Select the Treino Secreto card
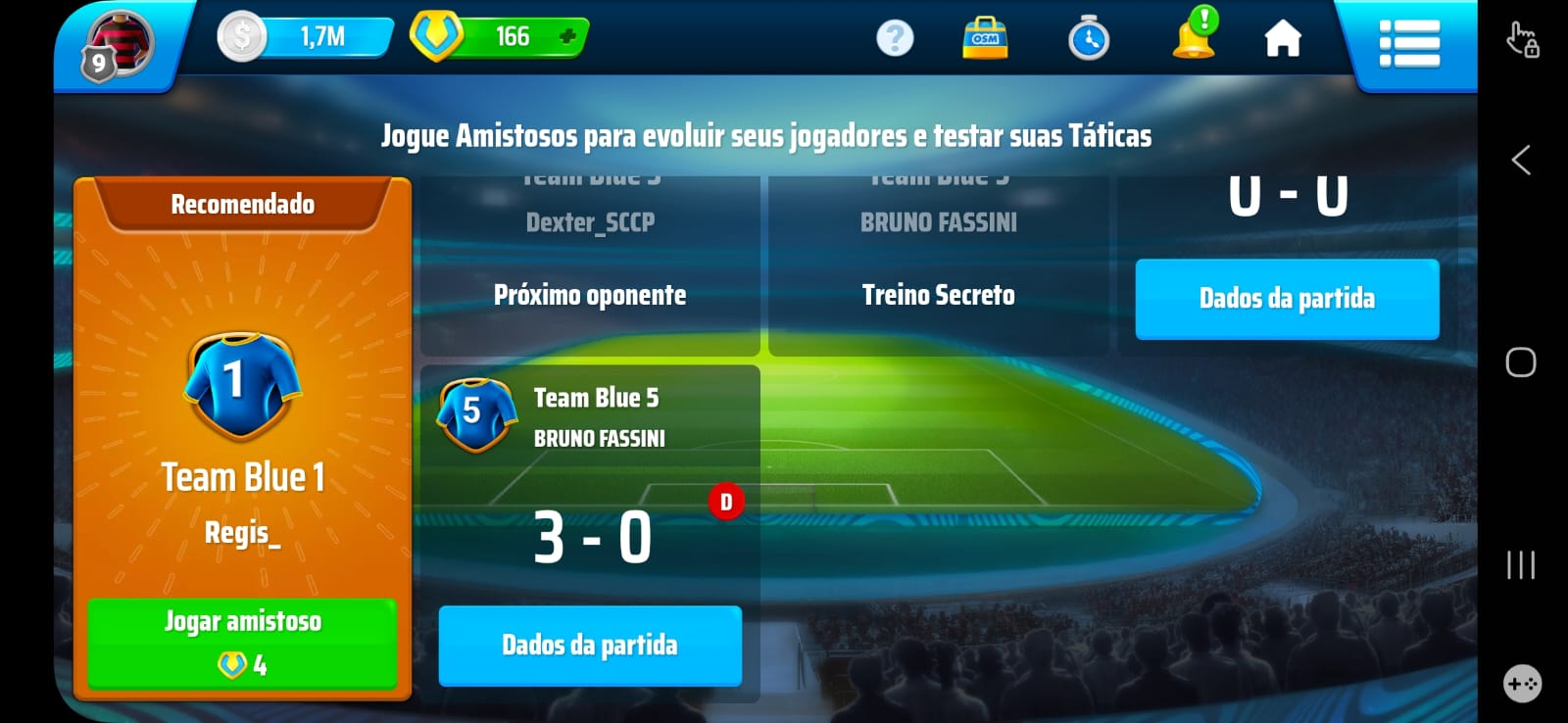The width and height of the screenshot is (1568, 723). click(x=938, y=295)
